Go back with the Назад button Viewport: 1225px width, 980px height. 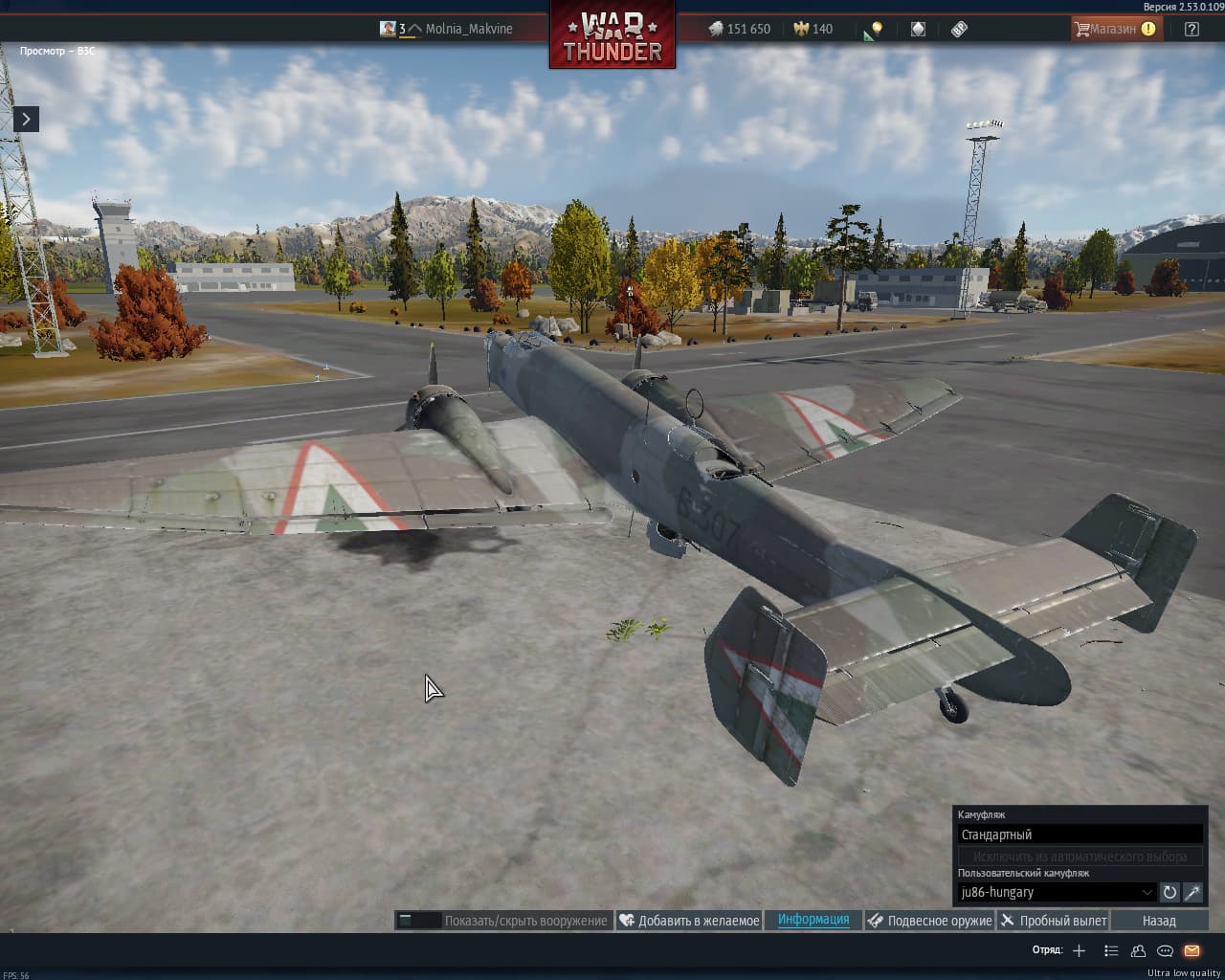pyautogui.click(x=1159, y=921)
